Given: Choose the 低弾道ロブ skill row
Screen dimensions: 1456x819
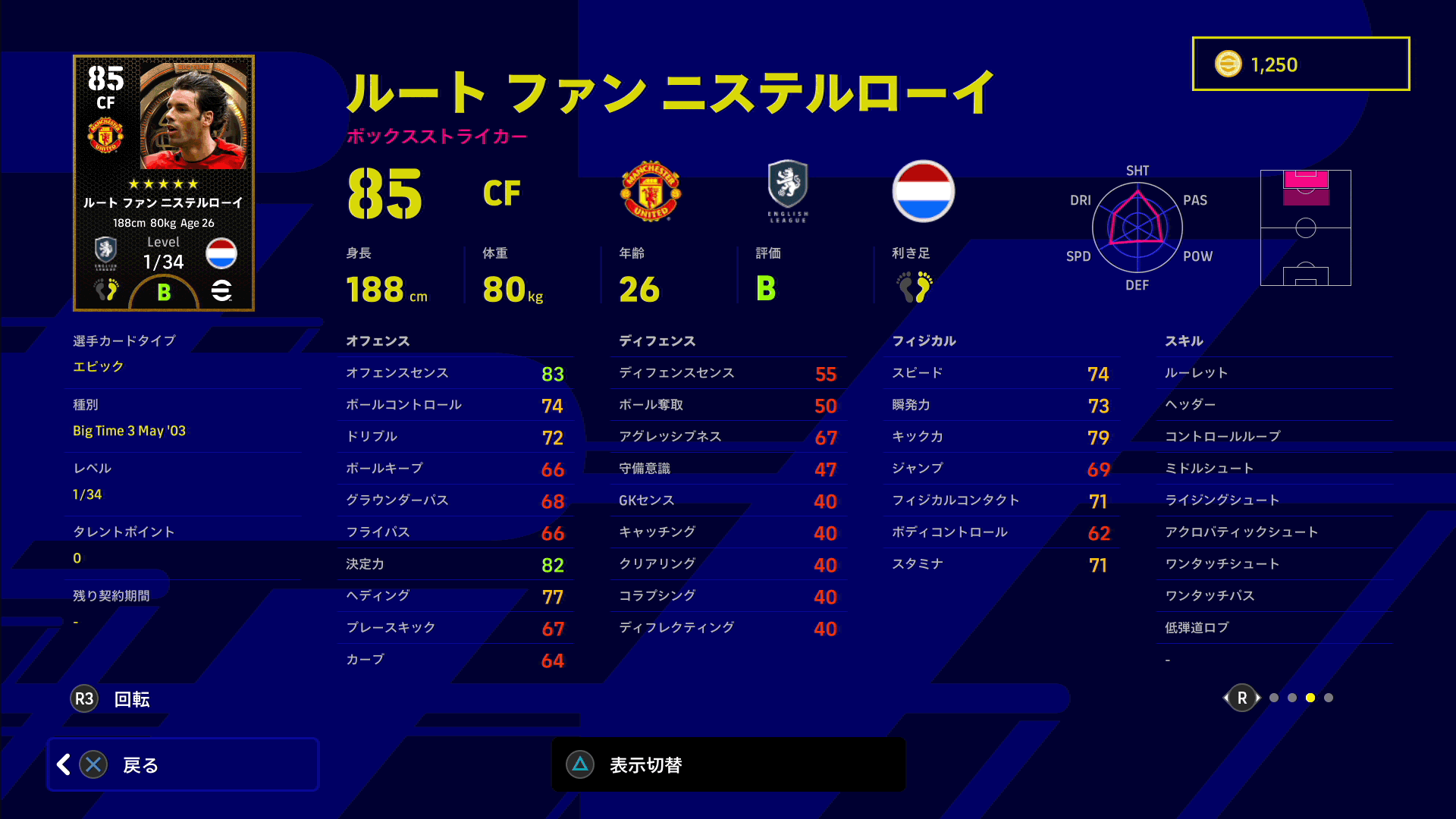Looking at the screenshot, I should click(x=1274, y=628).
